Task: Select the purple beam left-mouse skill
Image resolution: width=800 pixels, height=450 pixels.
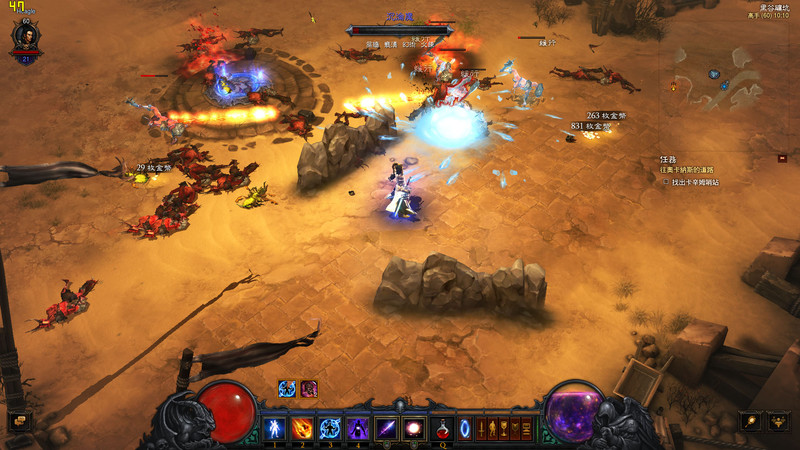Action: 386,429
